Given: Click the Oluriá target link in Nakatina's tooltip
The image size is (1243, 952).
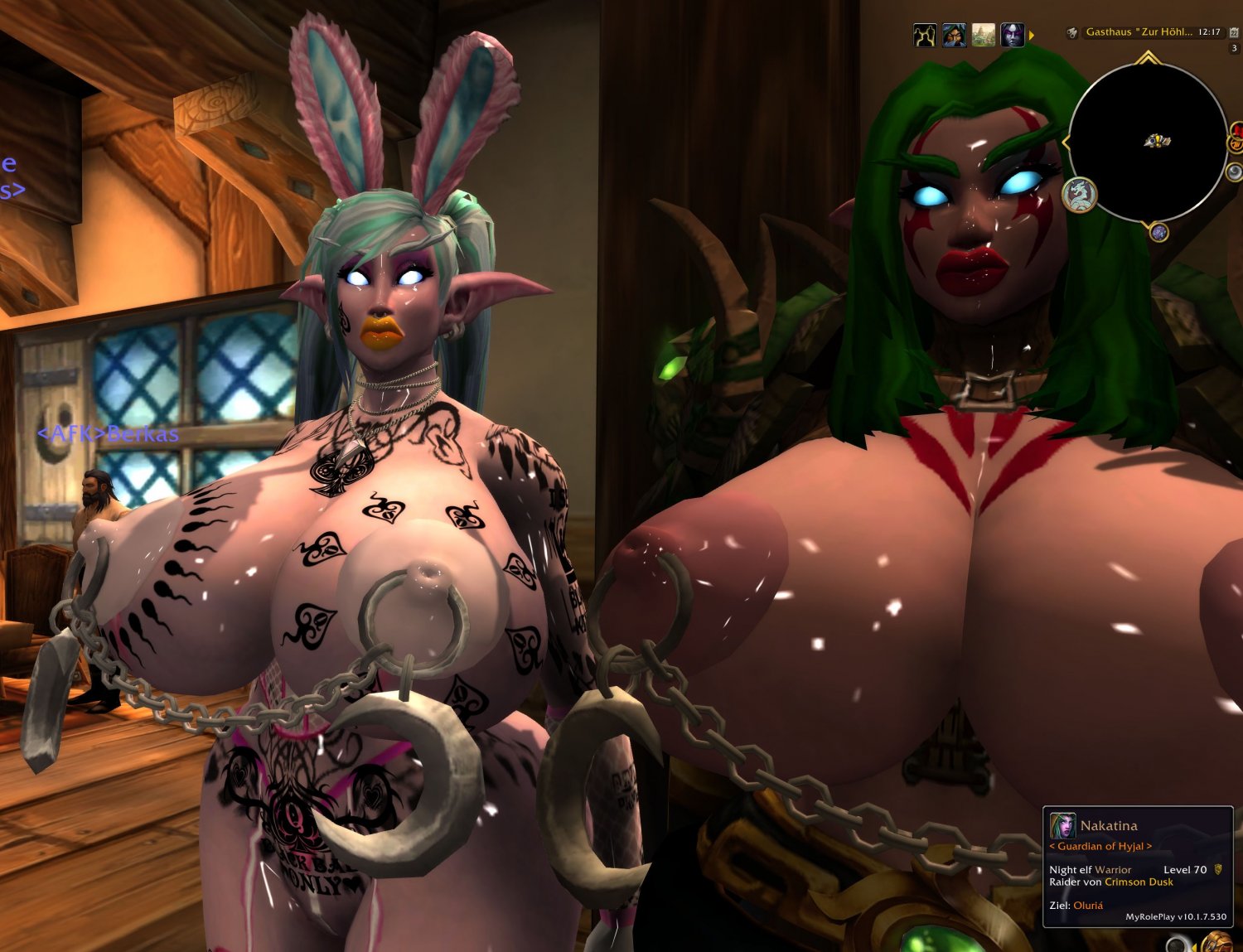Looking at the screenshot, I should tap(1091, 905).
